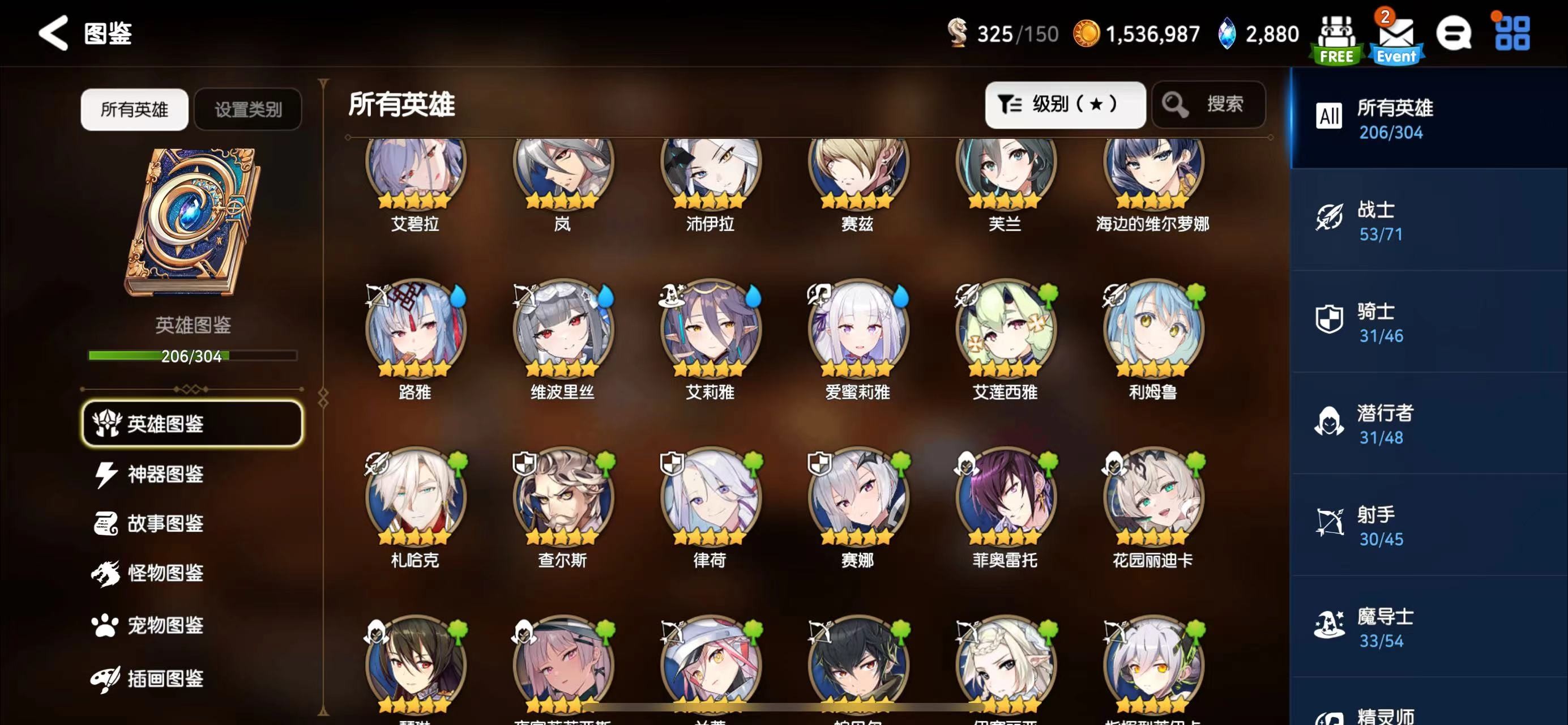Open the 神器图鉴 menu entry

pos(164,474)
